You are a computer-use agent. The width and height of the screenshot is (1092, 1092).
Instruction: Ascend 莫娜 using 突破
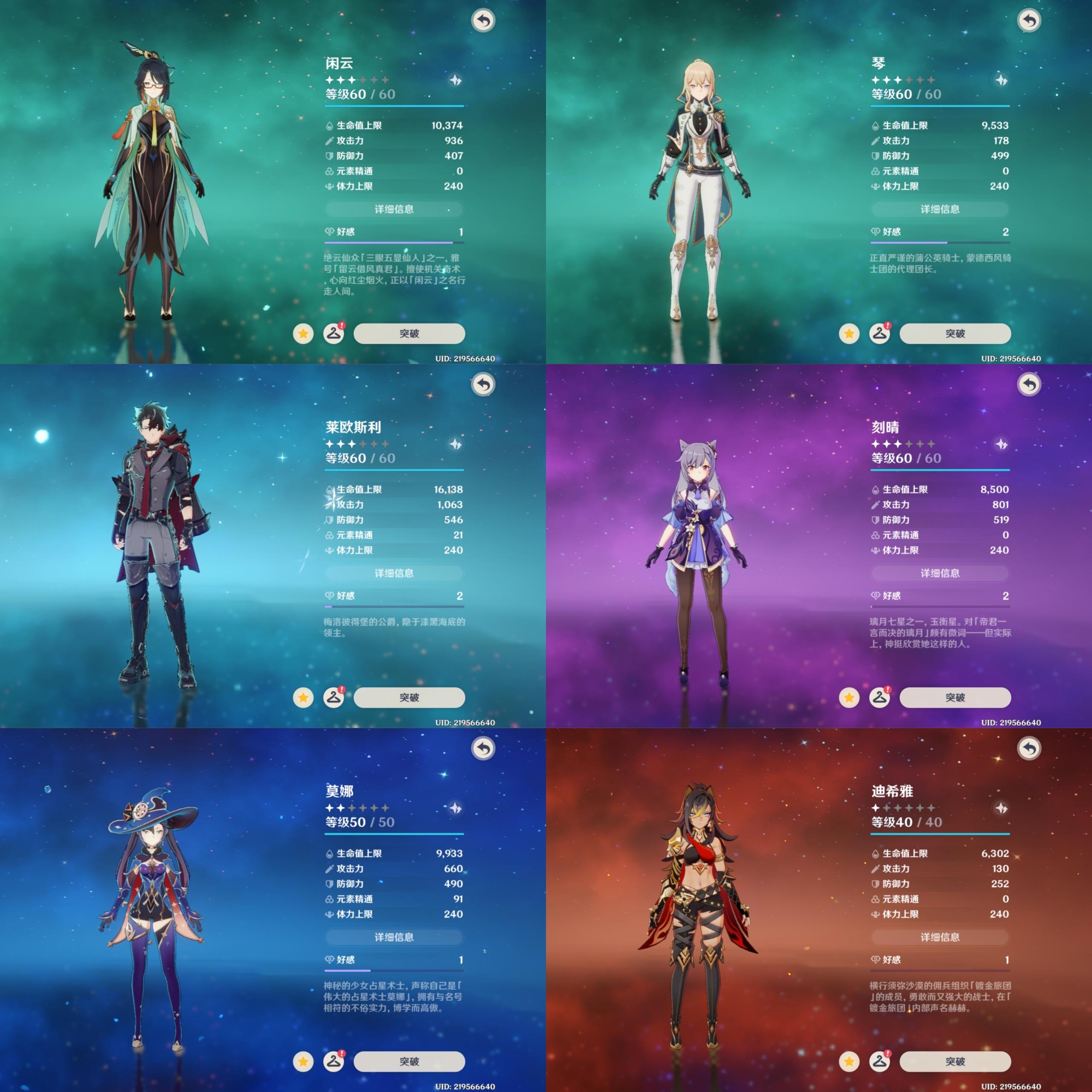pyautogui.click(x=409, y=1061)
